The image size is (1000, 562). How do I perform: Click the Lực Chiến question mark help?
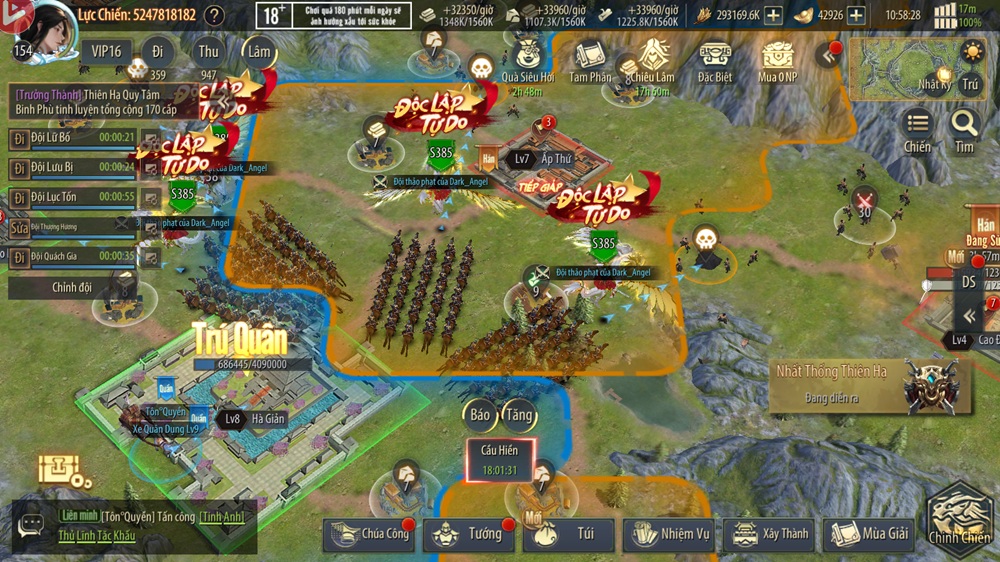coord(214,15)
